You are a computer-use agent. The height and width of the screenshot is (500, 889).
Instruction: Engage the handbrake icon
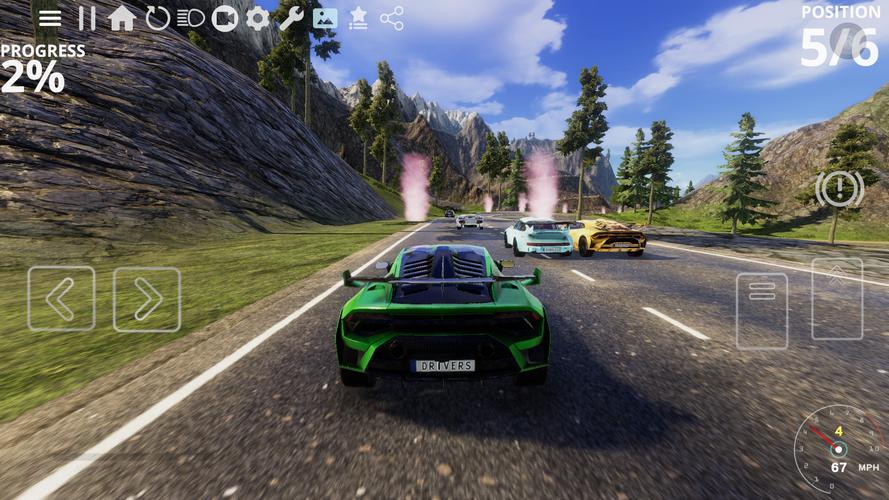[x=839, y=188]
